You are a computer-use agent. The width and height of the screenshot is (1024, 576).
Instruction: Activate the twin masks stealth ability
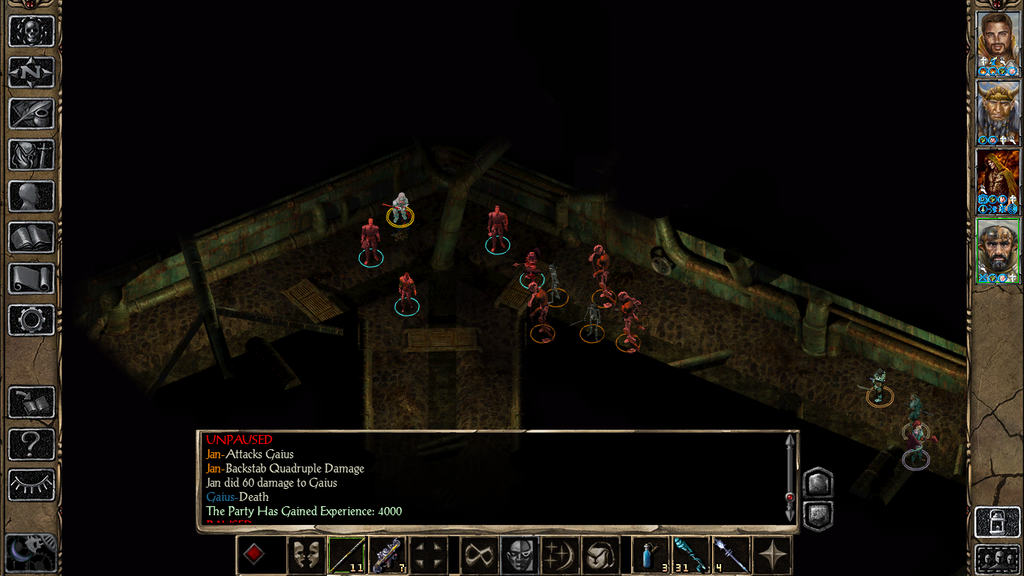click(304, 555)
